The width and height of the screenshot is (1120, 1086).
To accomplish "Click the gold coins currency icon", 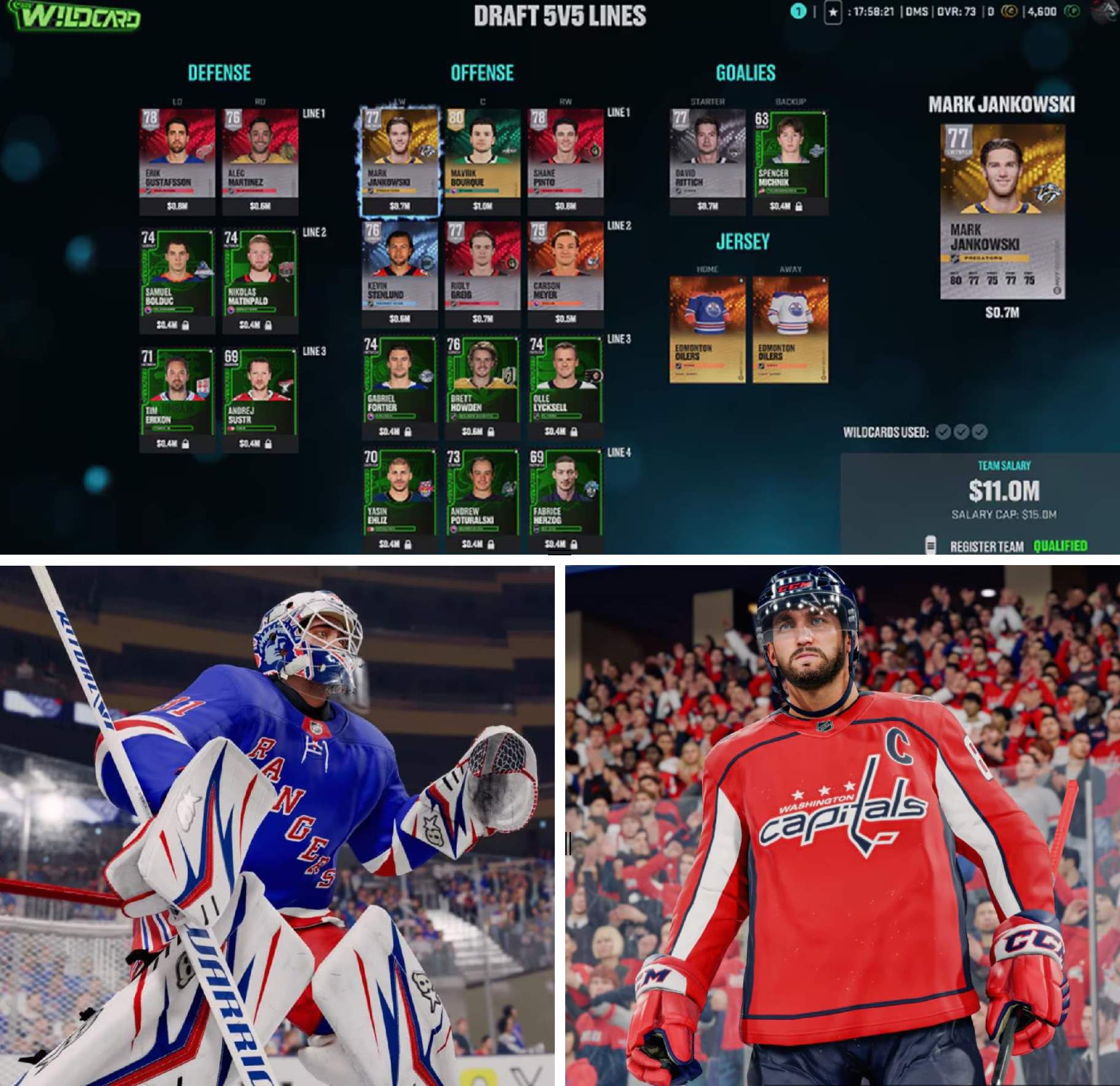I will point(1009,12).
